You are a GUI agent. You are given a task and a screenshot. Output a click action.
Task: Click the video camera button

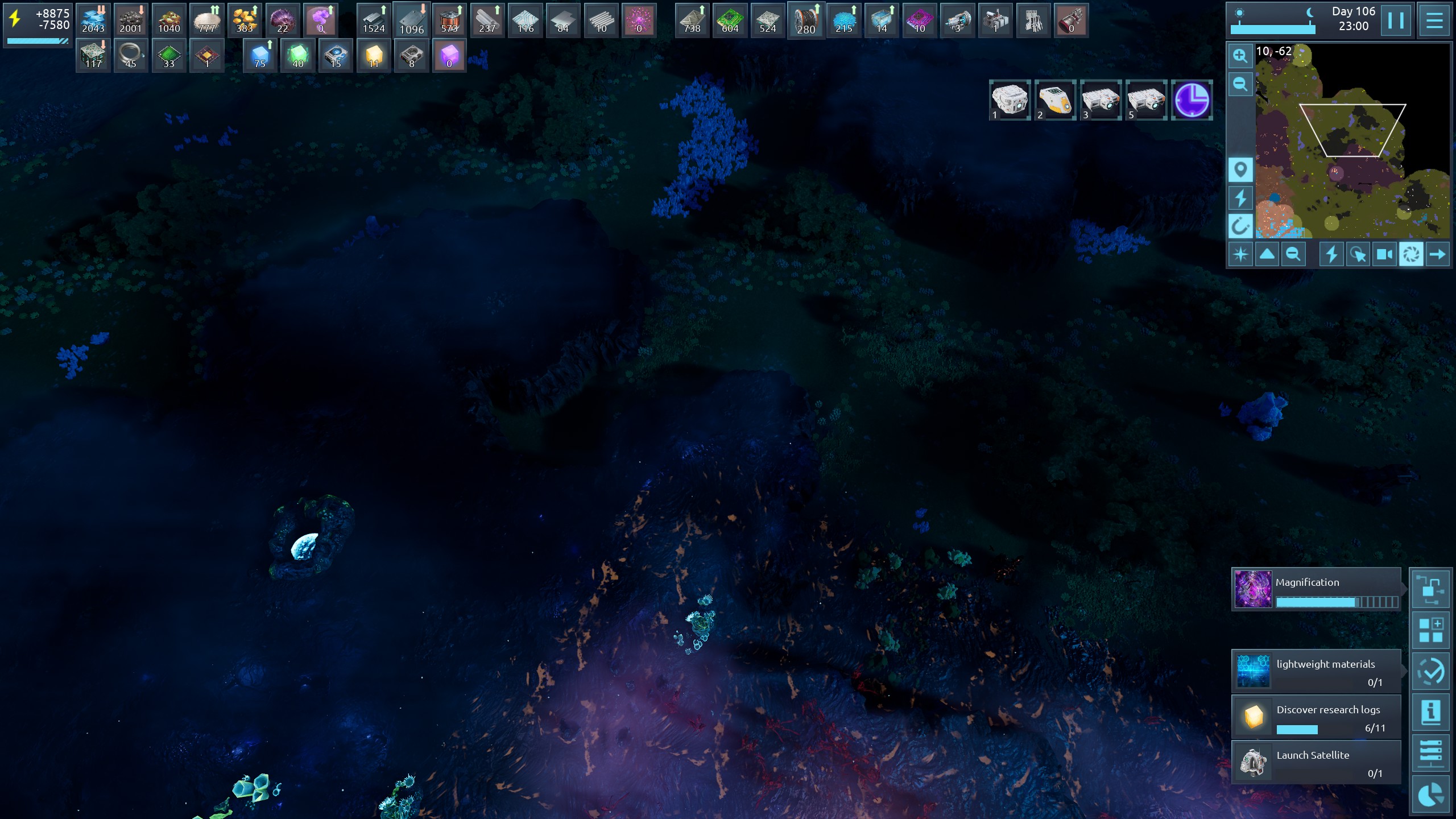(x=1384, y=254)
